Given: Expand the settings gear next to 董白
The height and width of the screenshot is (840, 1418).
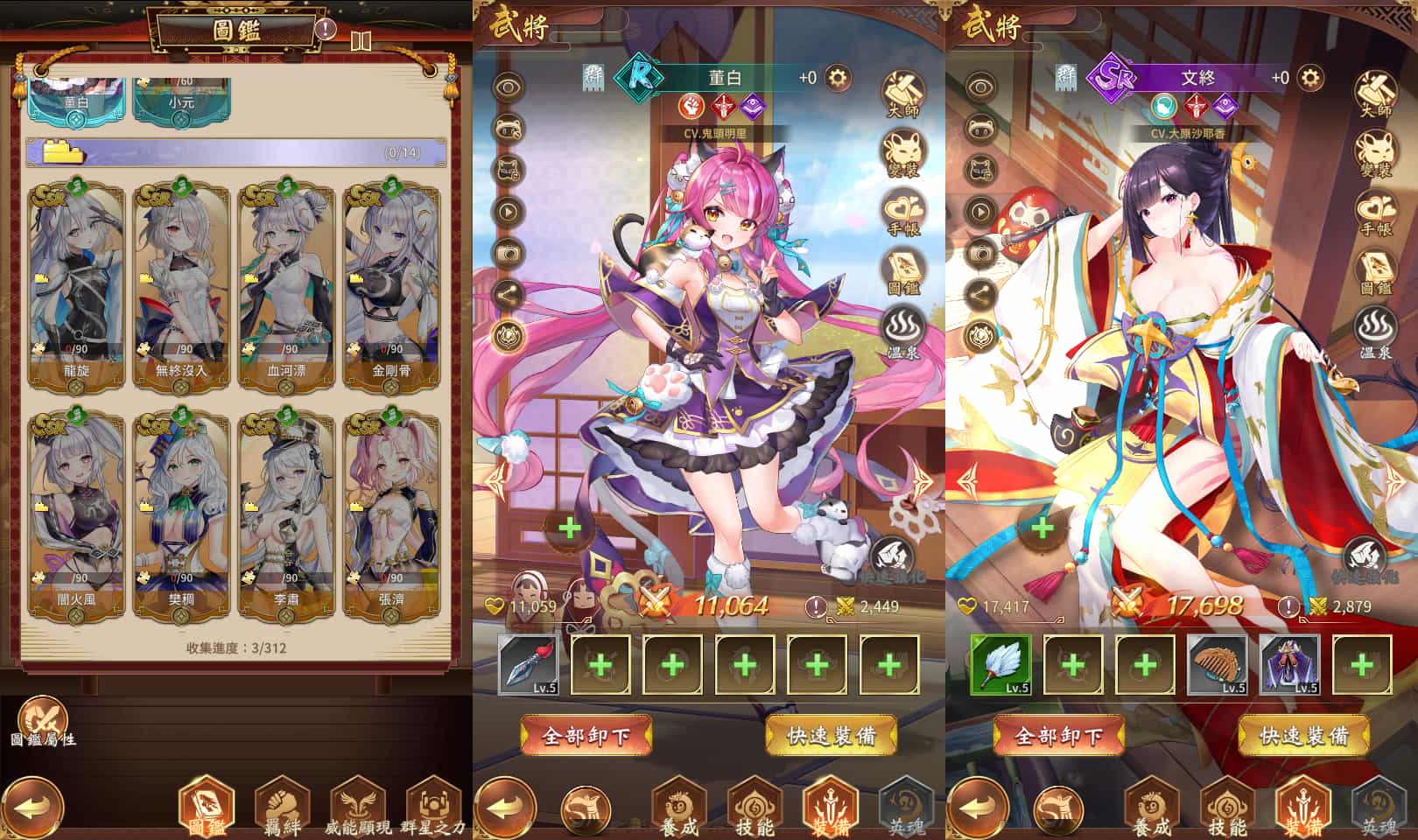Looking at the screenshot, I should coord(838,77).
